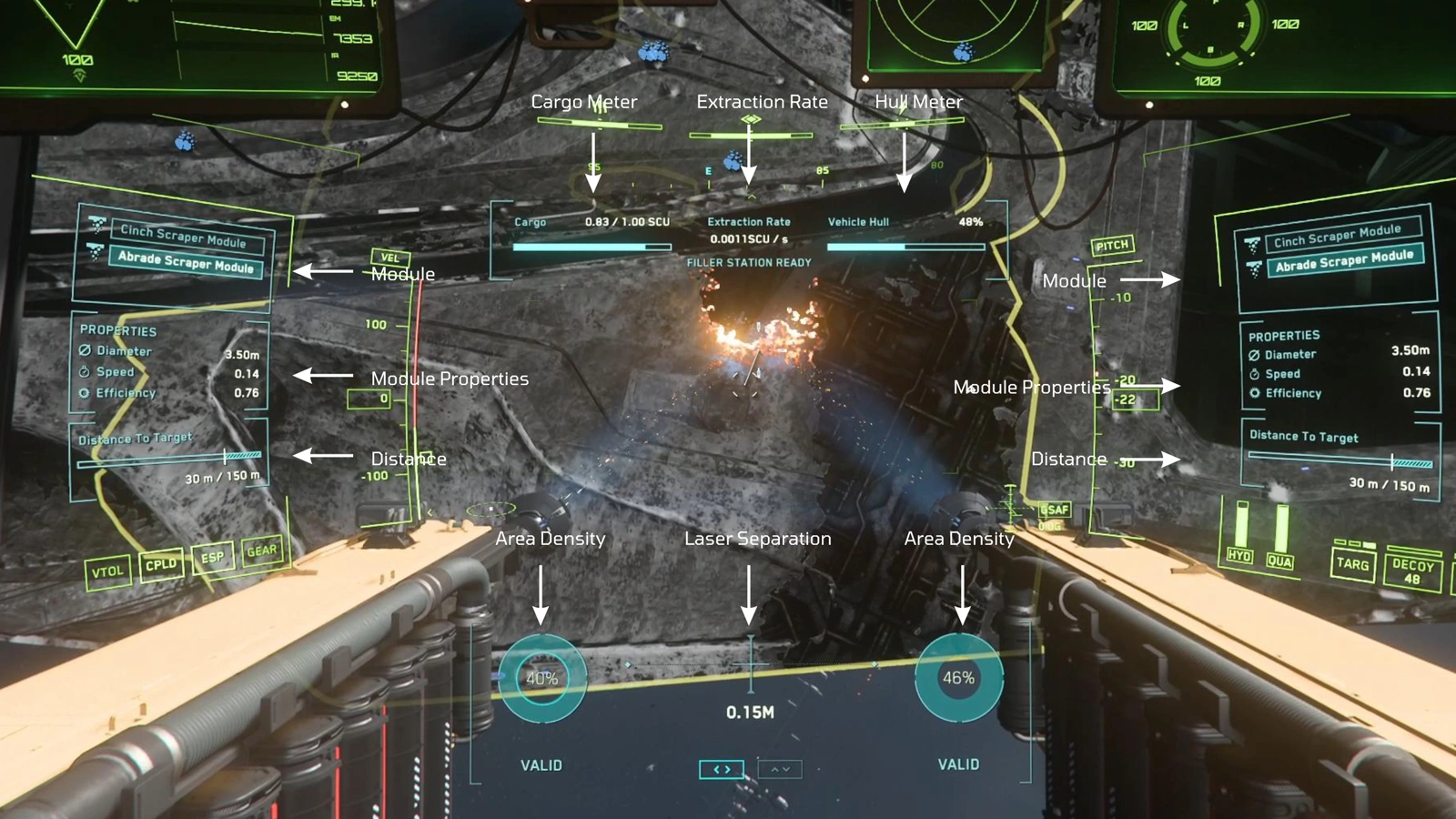Activate the CPLD button
1456x819 pixels.
(x=161, y=565)
